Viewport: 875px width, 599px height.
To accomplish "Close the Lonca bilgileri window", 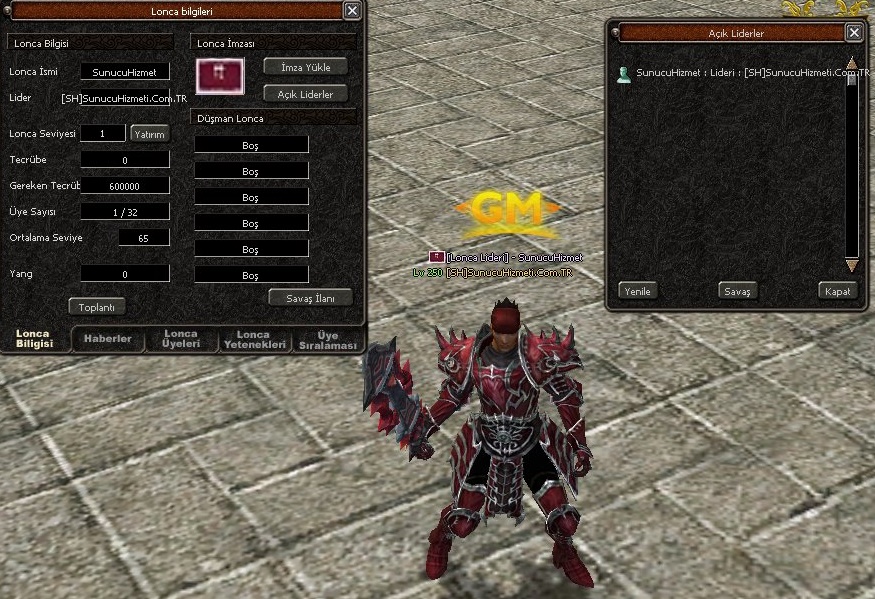I will (352, 10).
